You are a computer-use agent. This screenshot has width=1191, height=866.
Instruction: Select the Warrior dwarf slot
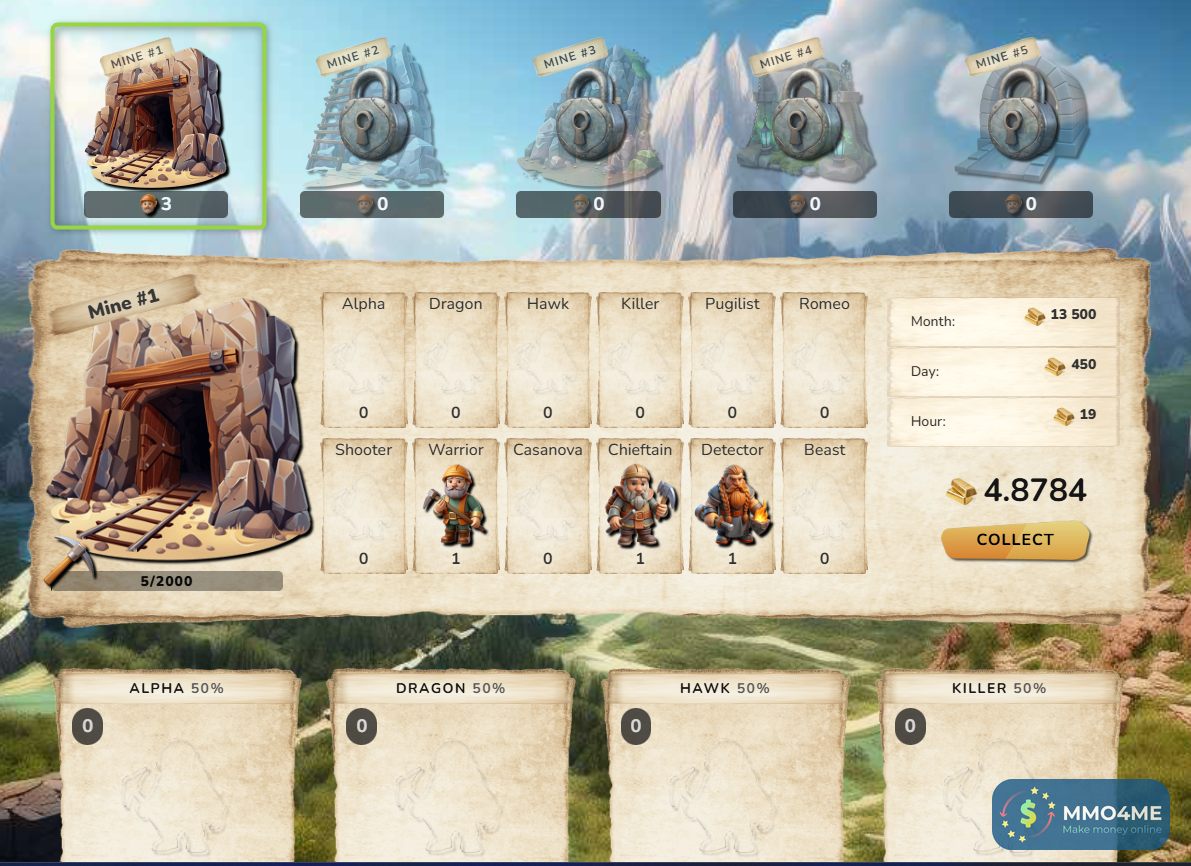[x=456, y=506]
